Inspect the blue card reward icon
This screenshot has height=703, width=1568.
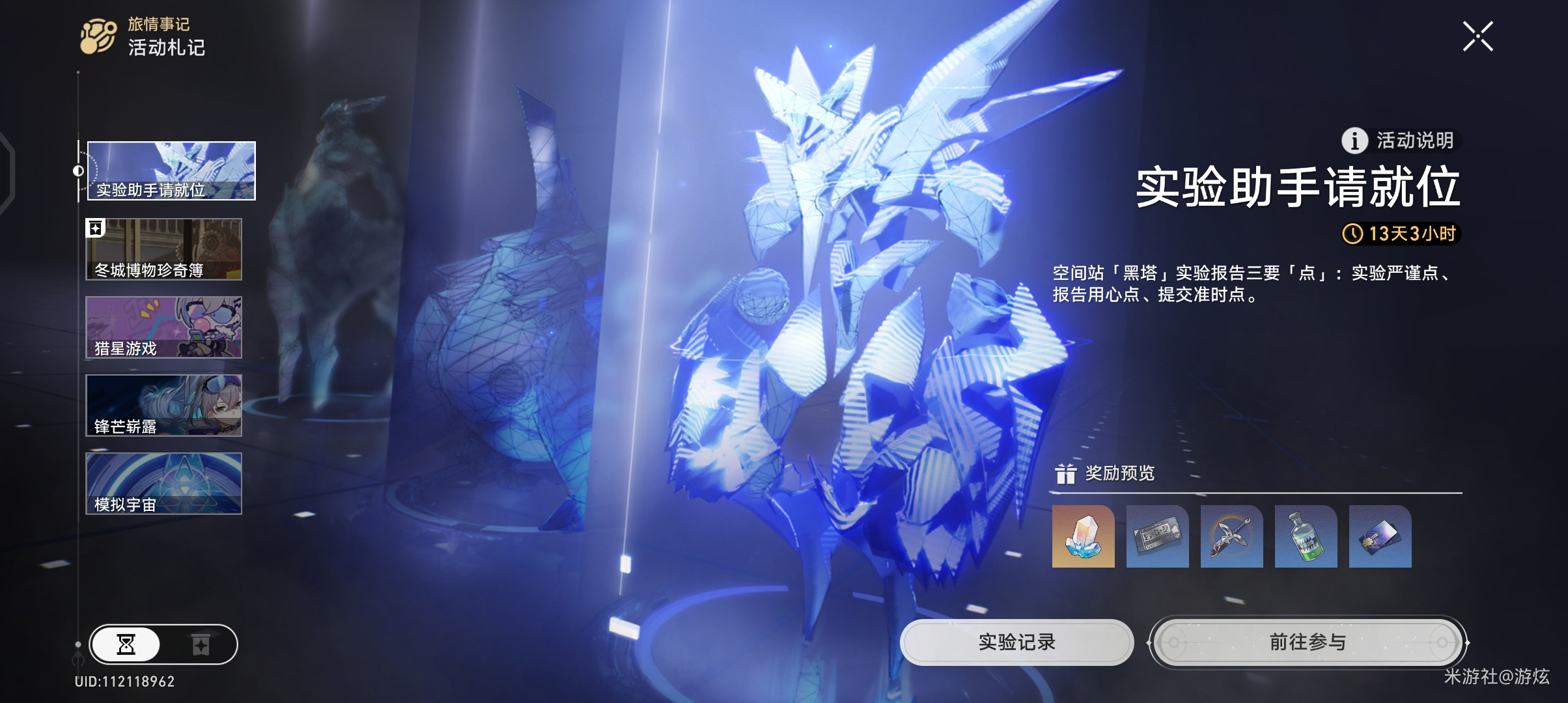[x=1380, y=536]
